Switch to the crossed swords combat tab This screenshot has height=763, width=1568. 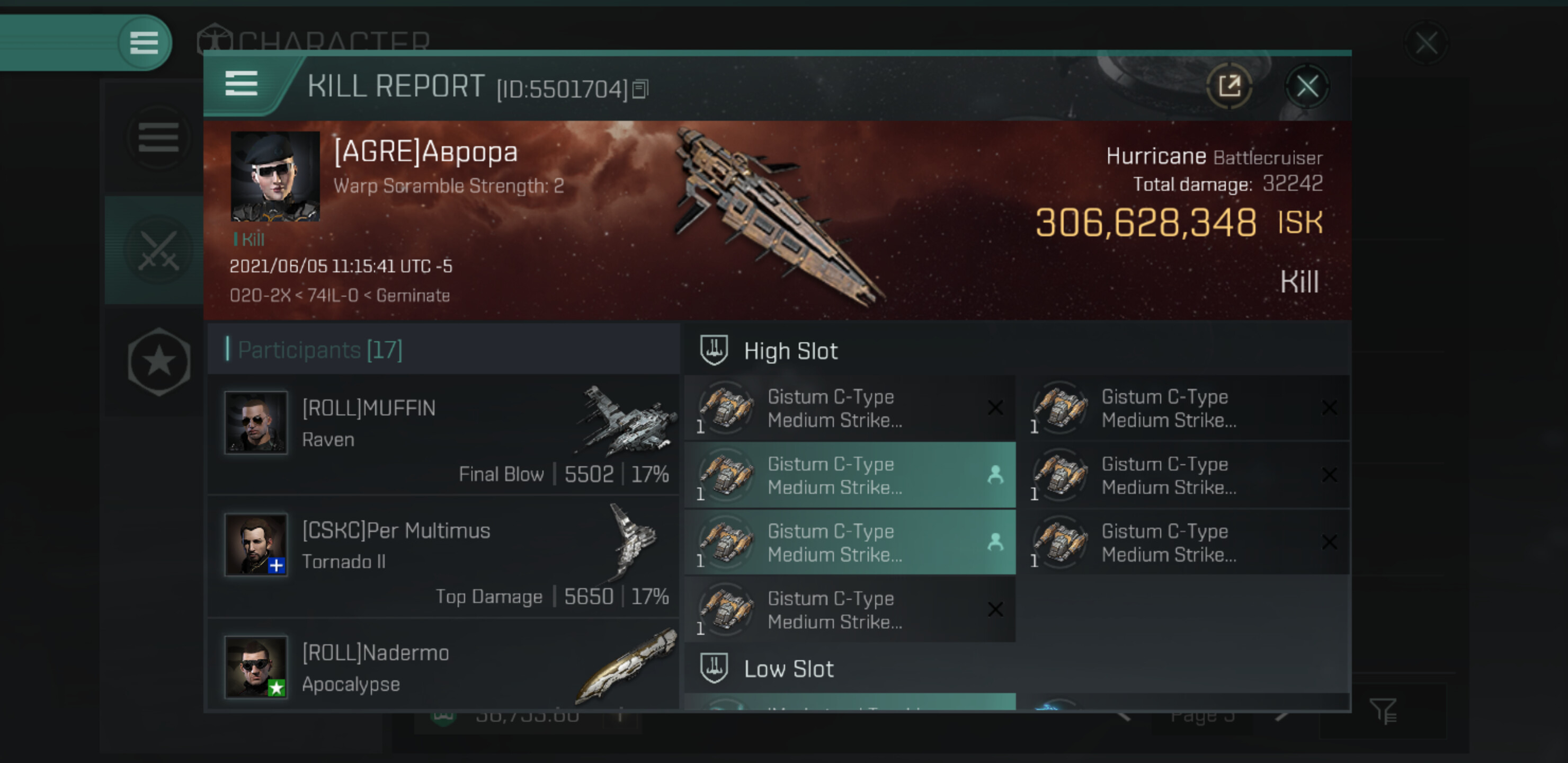[158, 250]
